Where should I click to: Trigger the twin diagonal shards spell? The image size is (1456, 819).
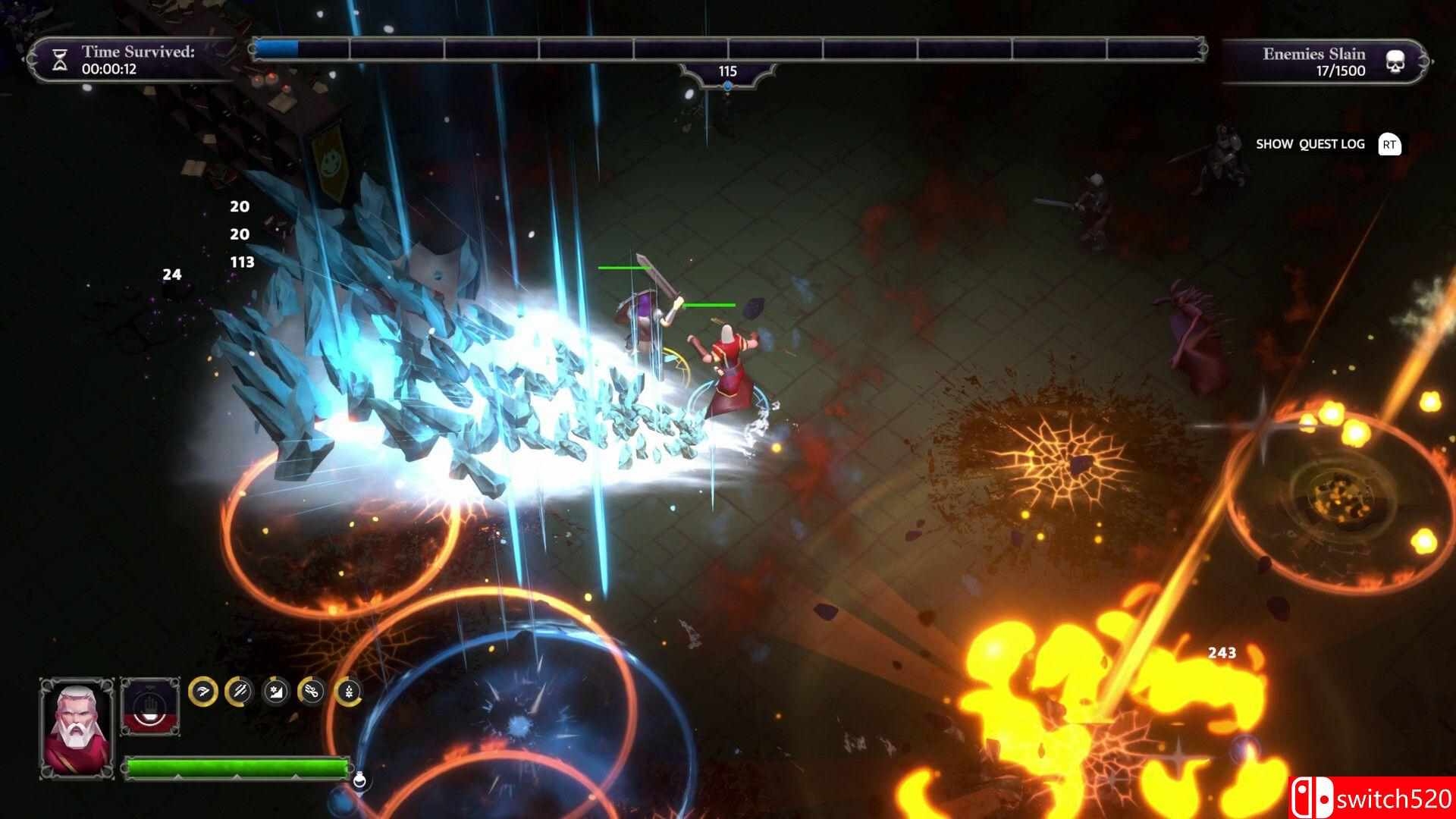point(240,691)
